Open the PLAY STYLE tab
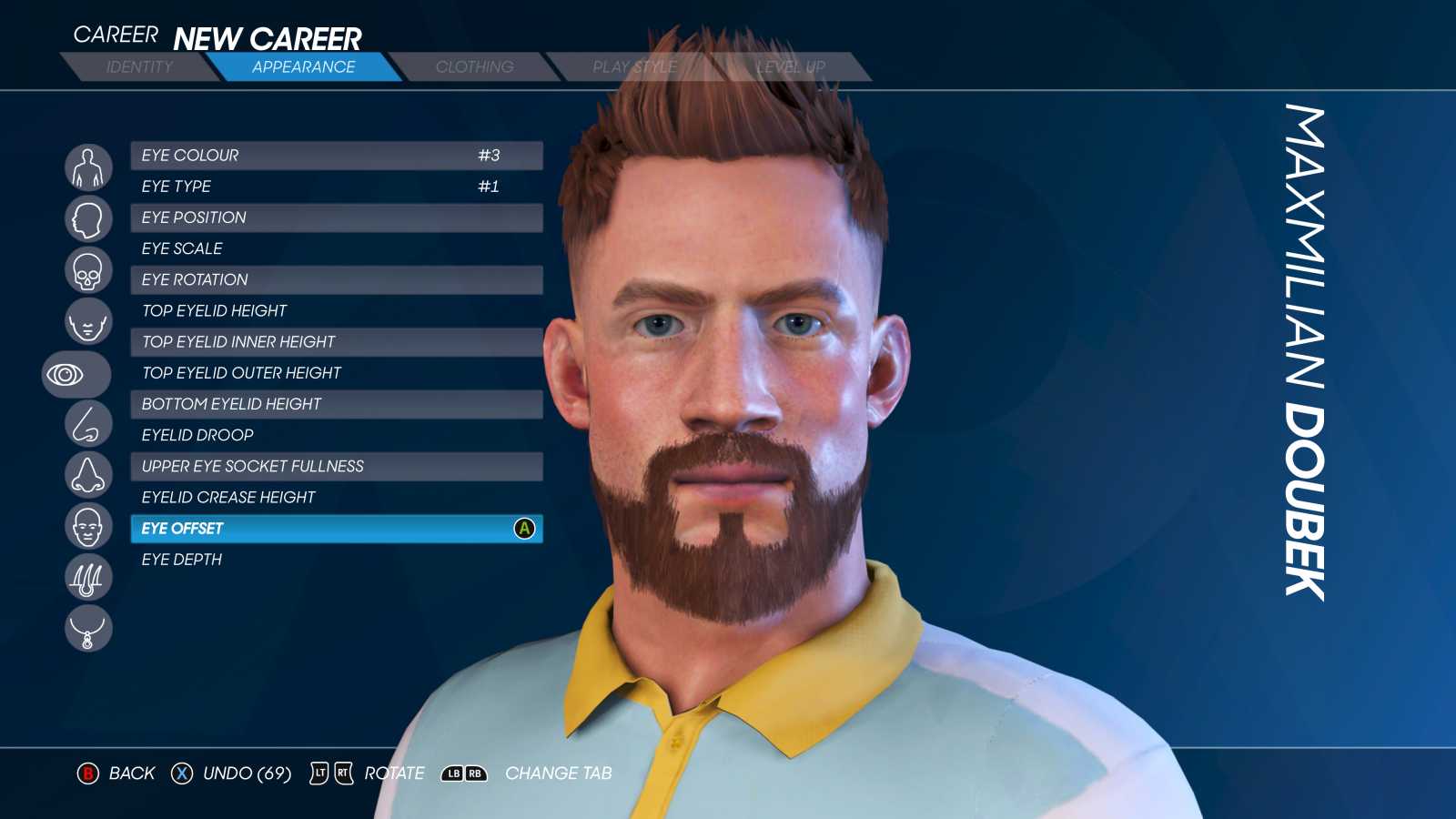Viewport: 1456px width, 819px height. 634,66
